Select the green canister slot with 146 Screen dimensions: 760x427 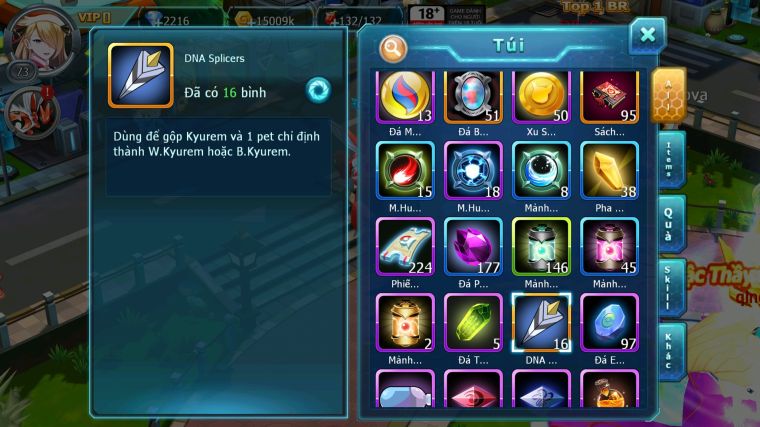click(541, 246)
